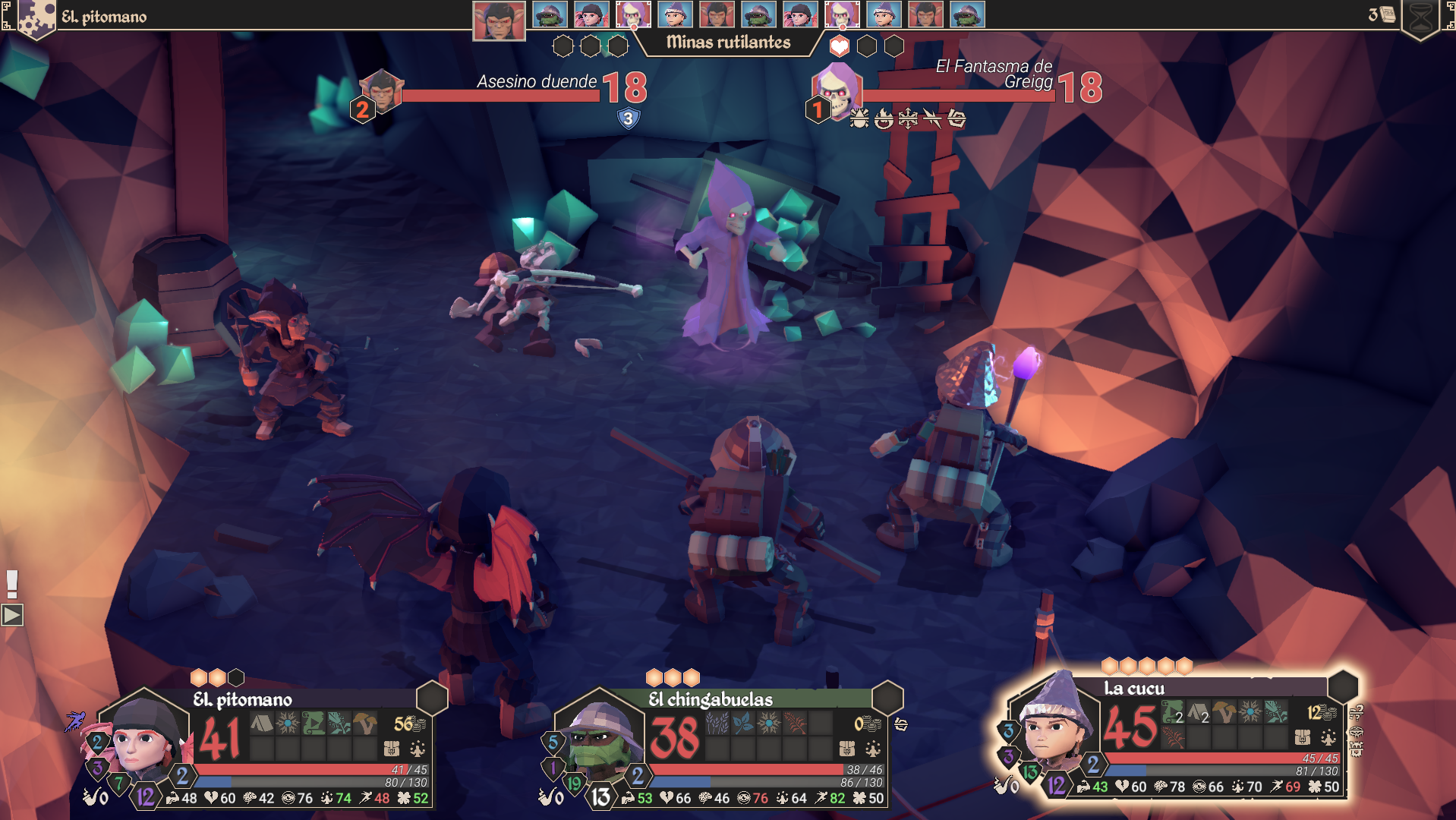Select La cucu's green scroll item

1172,712
